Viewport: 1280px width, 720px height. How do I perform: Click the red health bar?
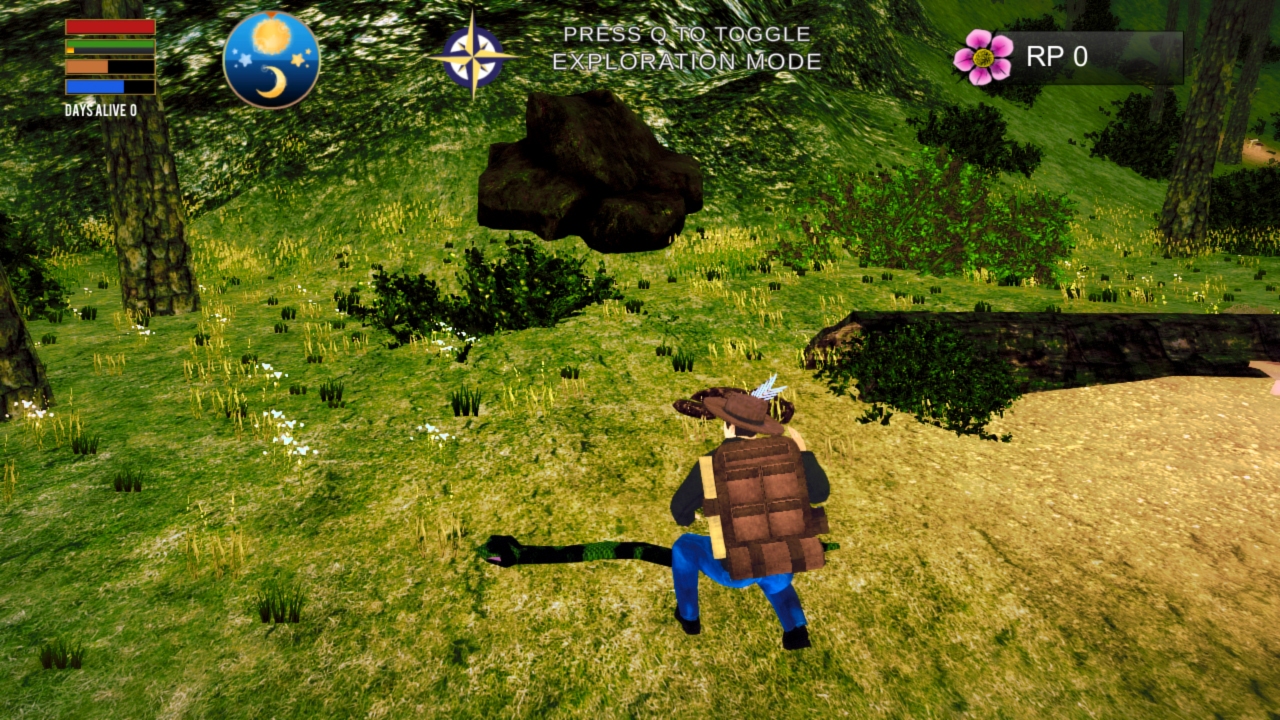click(x=110, y=26)
